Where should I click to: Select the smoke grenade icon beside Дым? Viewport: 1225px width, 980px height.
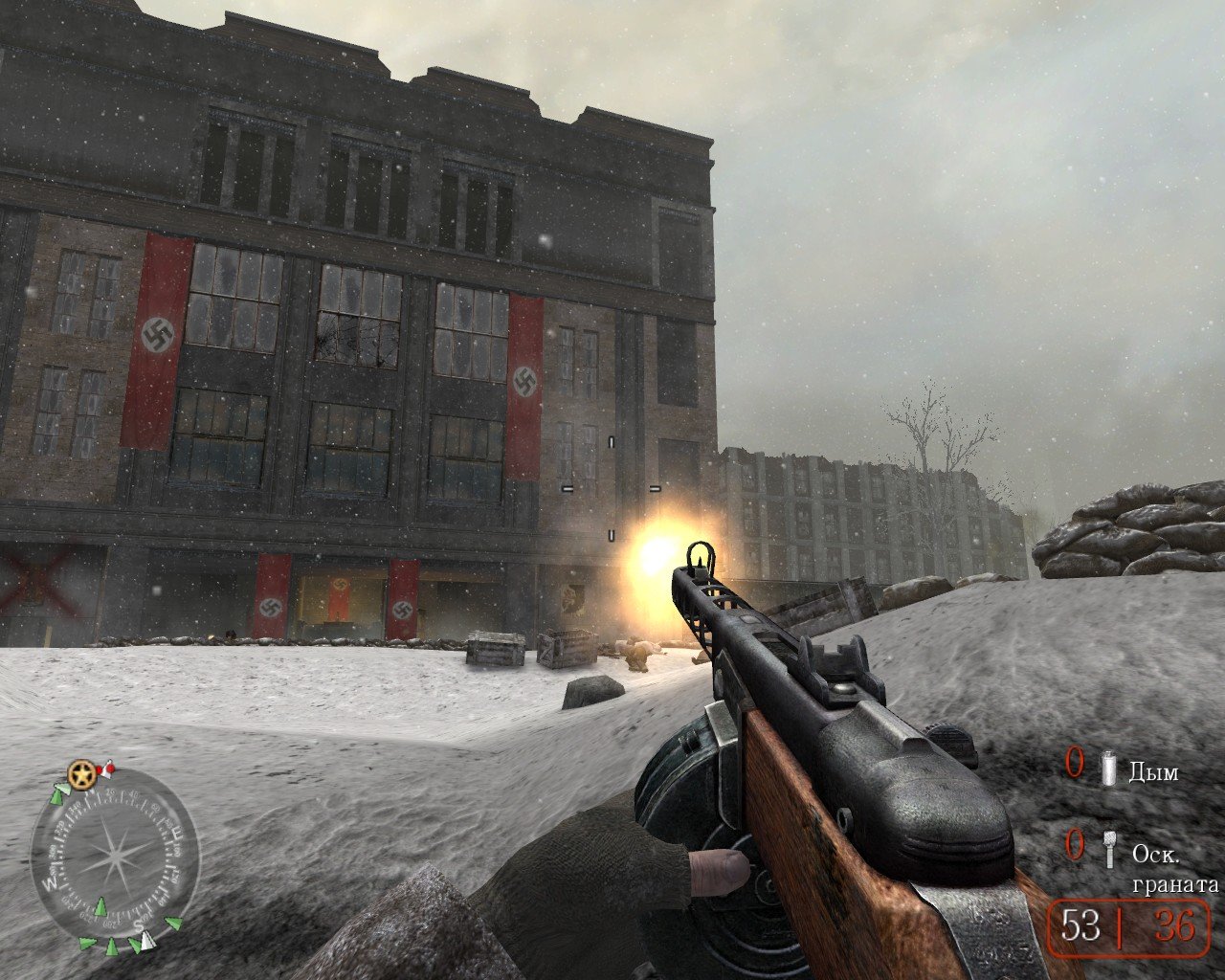[x=1108, y=768]
